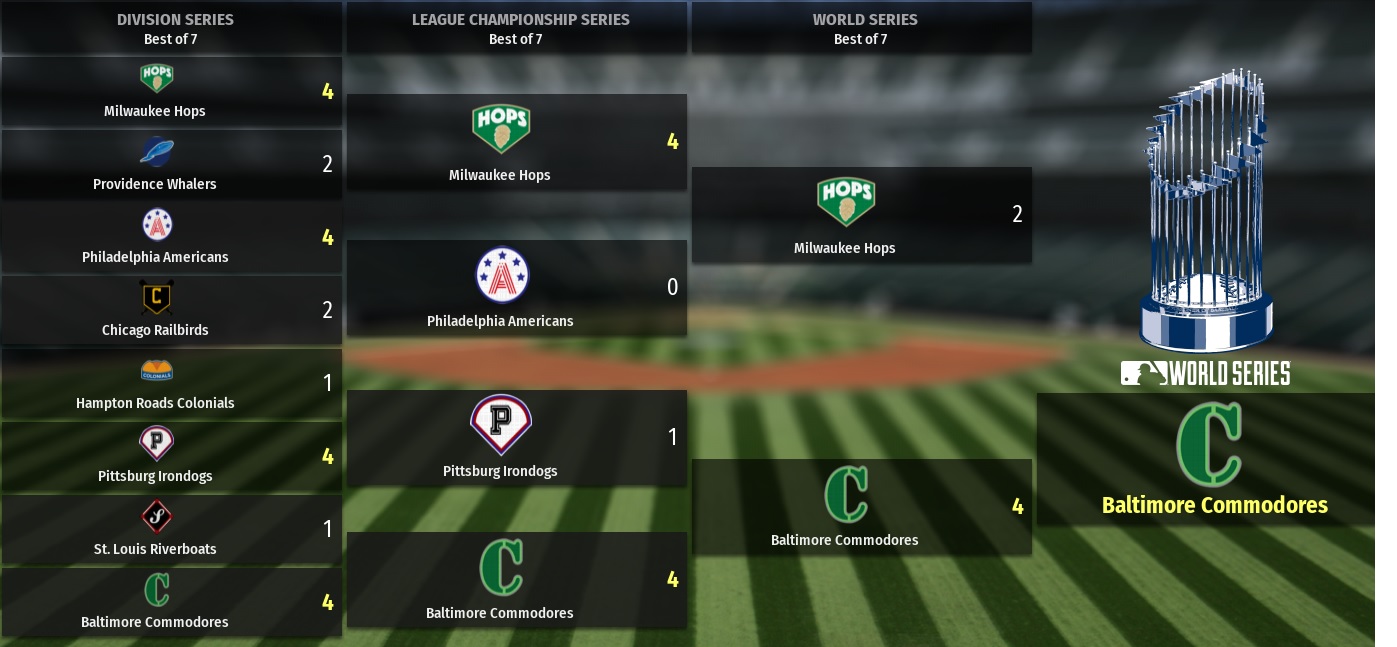Choose Baltimore Commodores in the Division Series
The height and width of the screenshot is (647, 1397).
click(171, 603)
